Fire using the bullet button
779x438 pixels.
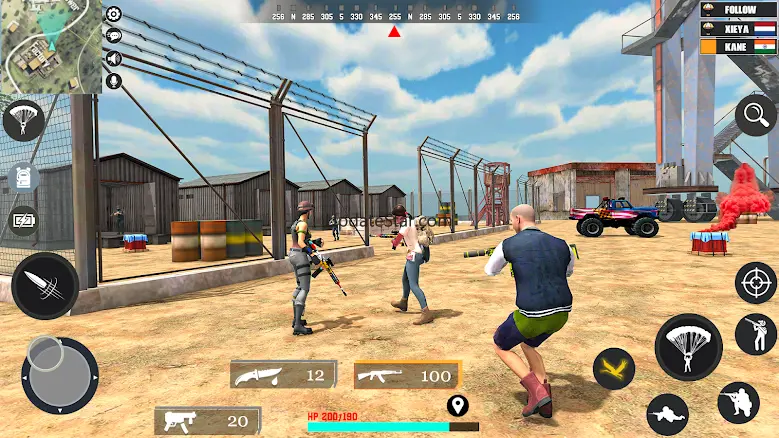click(x=45, y=286)
